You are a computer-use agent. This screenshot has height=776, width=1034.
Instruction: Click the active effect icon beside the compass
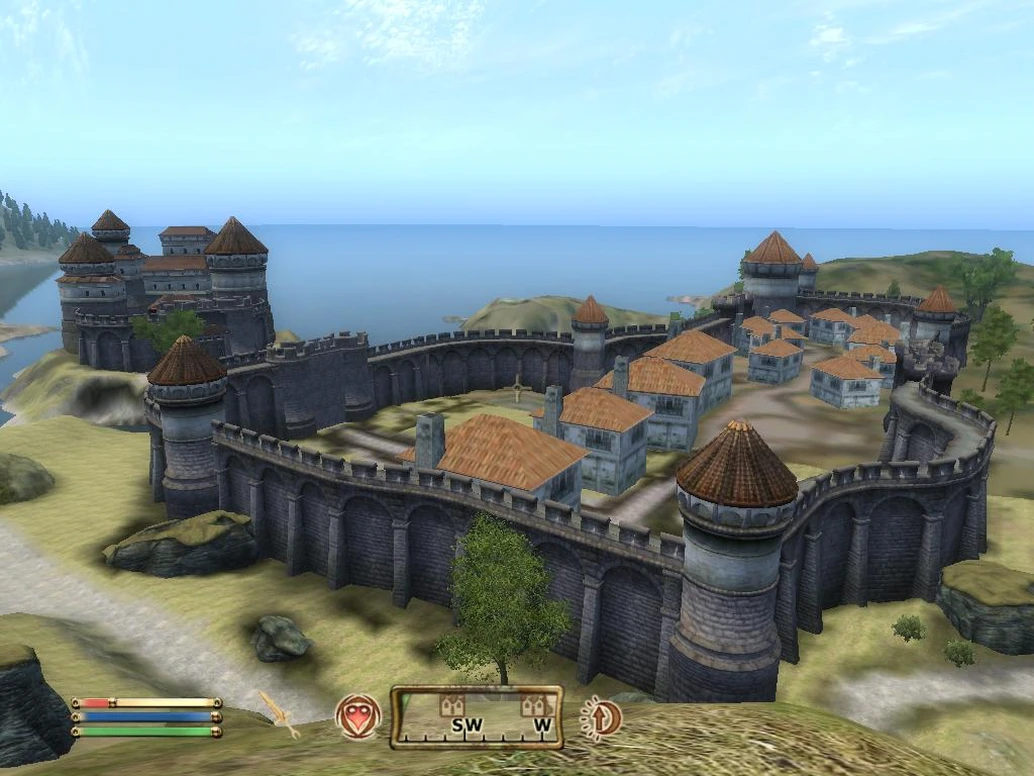point(601,717)
